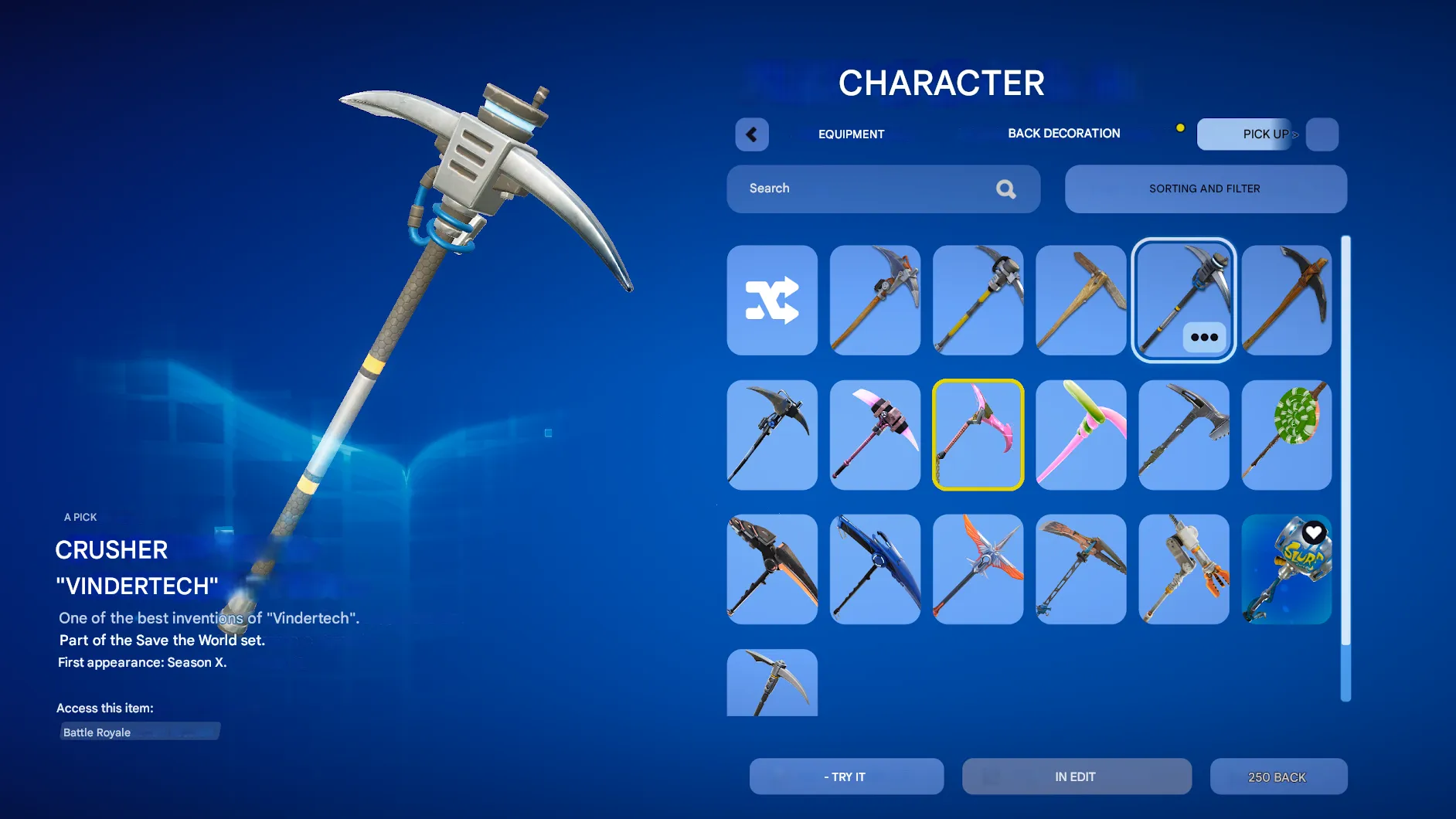Expand the Pick Up section chevron
1456x819 pixels.
(1295, 134)
